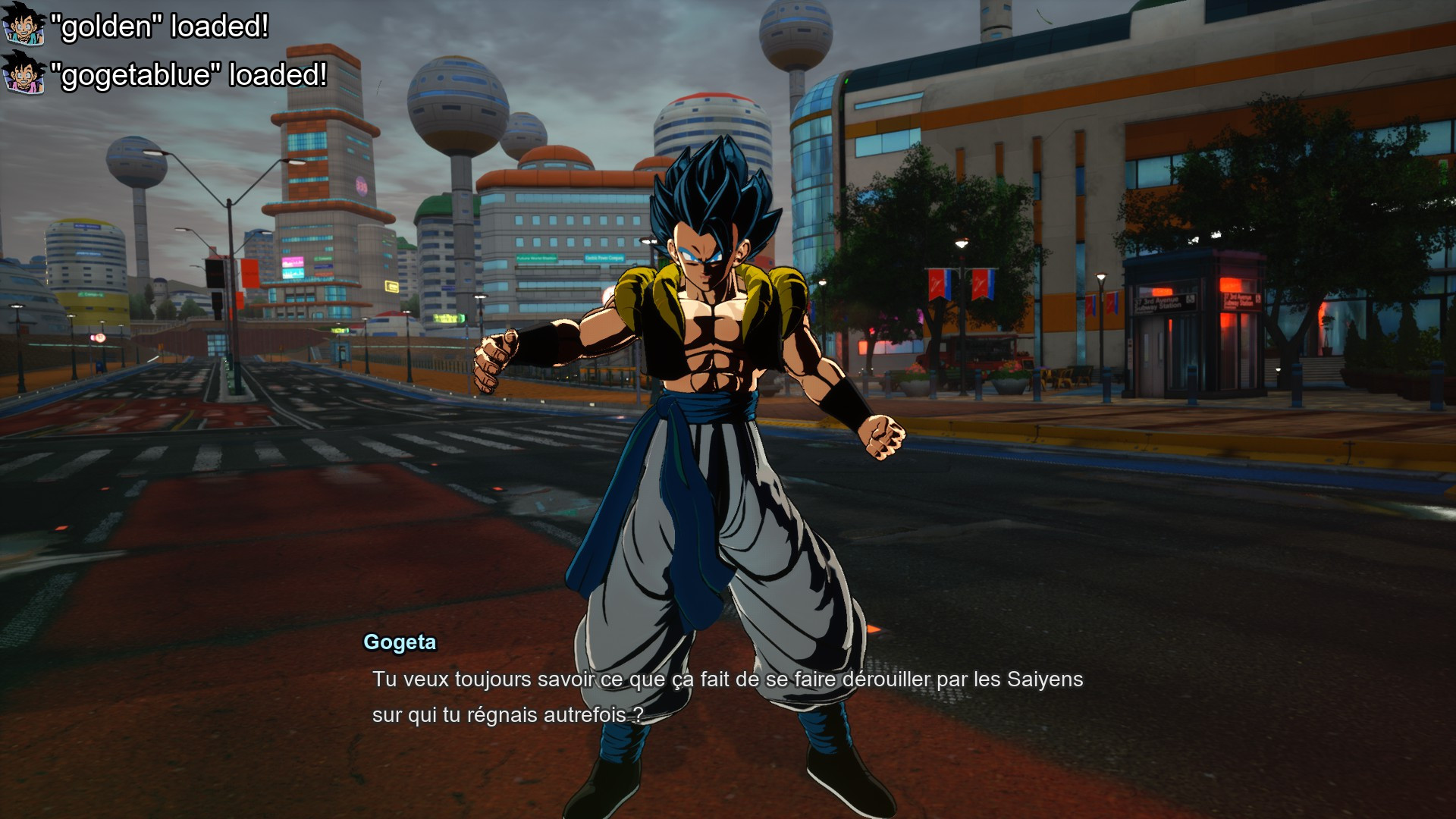Select the Gogeta name label above the dialogue

pos(398,642)
